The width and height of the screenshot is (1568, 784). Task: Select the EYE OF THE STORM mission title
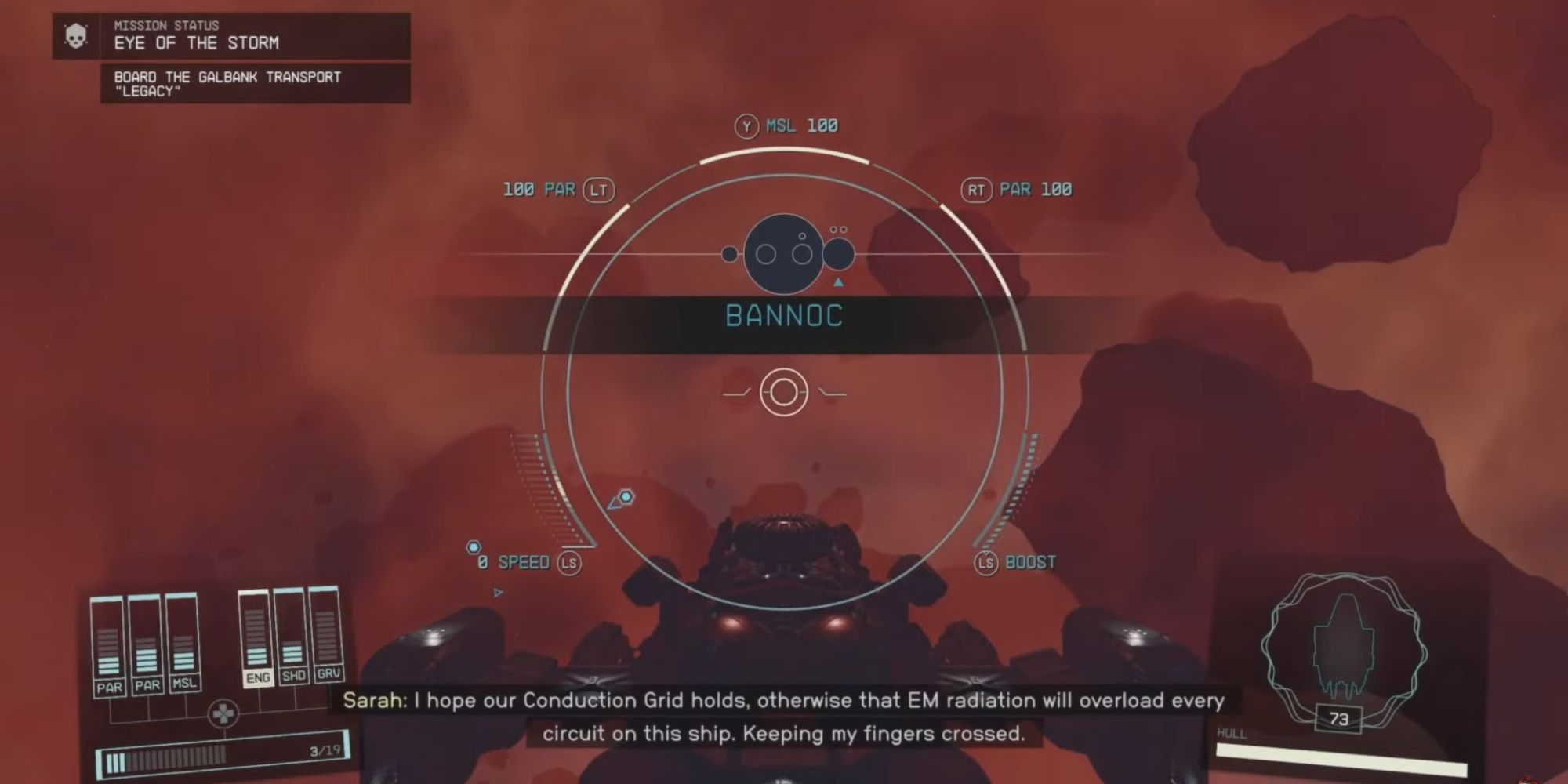(x=198, y=44)
